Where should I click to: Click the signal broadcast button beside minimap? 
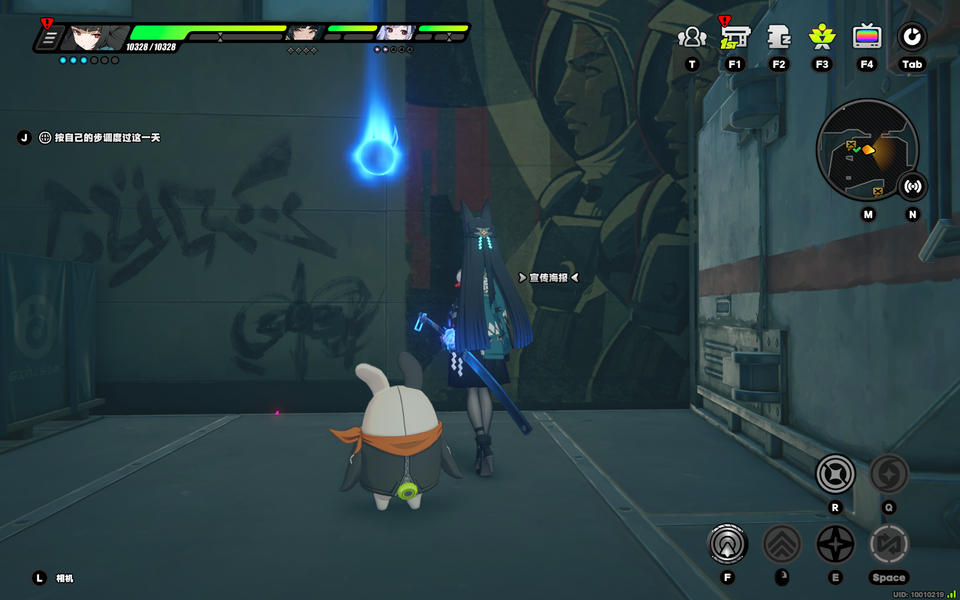912,186
